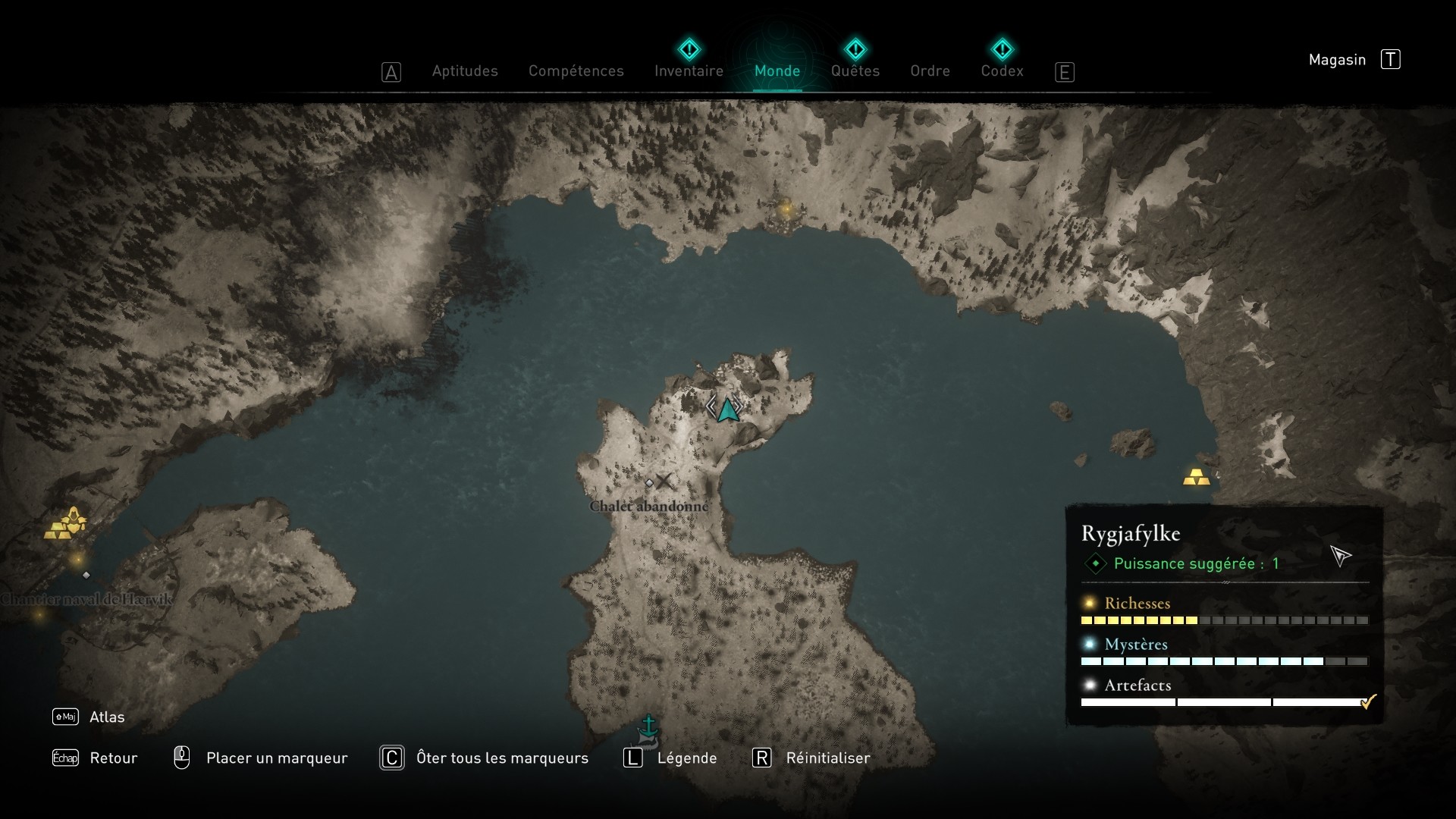Image resolution: width=1456 pixels, height=819 pixels.
Task: Click the Puissance suggérée diamond in the Rygjafylke panel
Action: 1095,563
